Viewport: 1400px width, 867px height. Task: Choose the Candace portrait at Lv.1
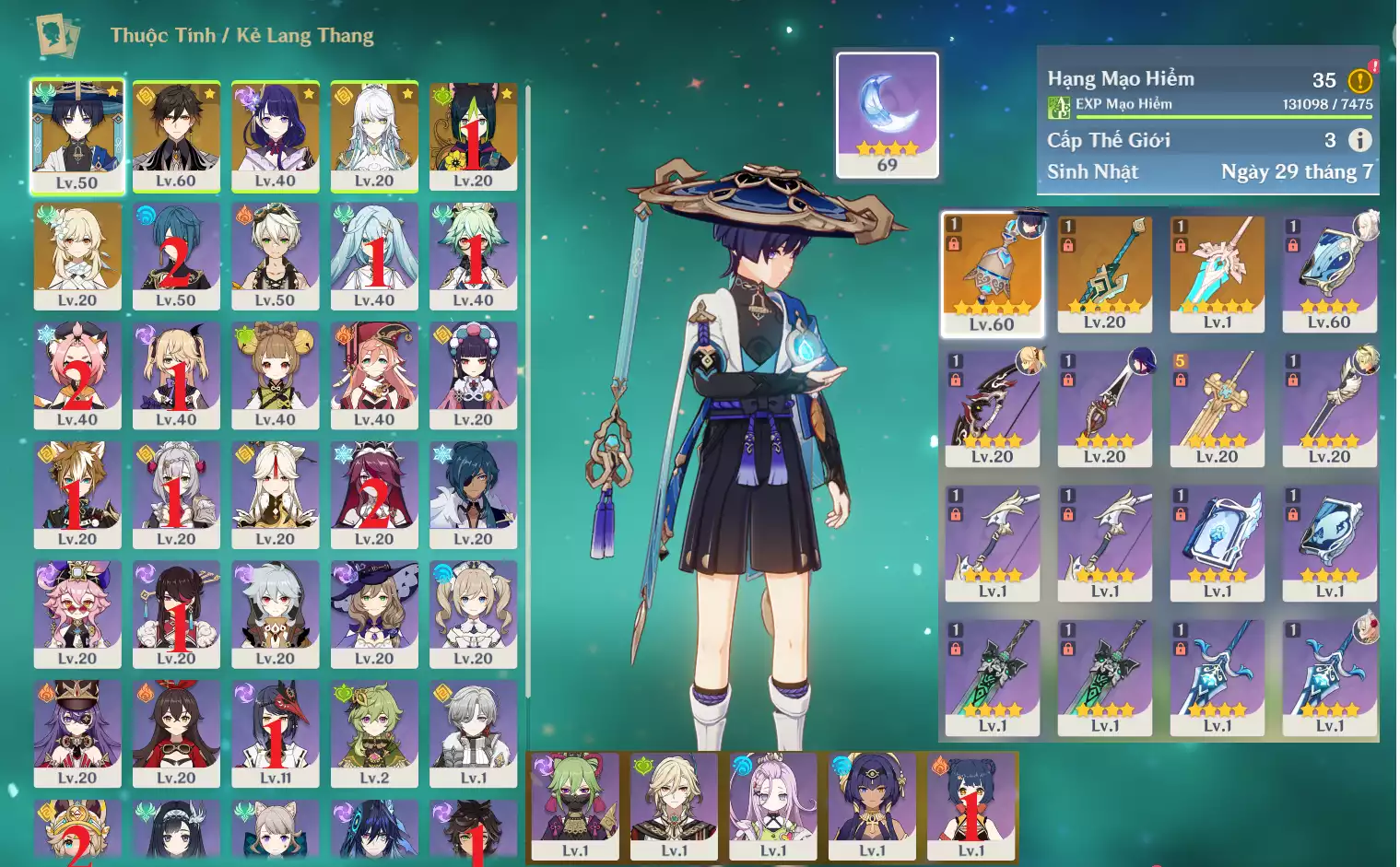872,804
